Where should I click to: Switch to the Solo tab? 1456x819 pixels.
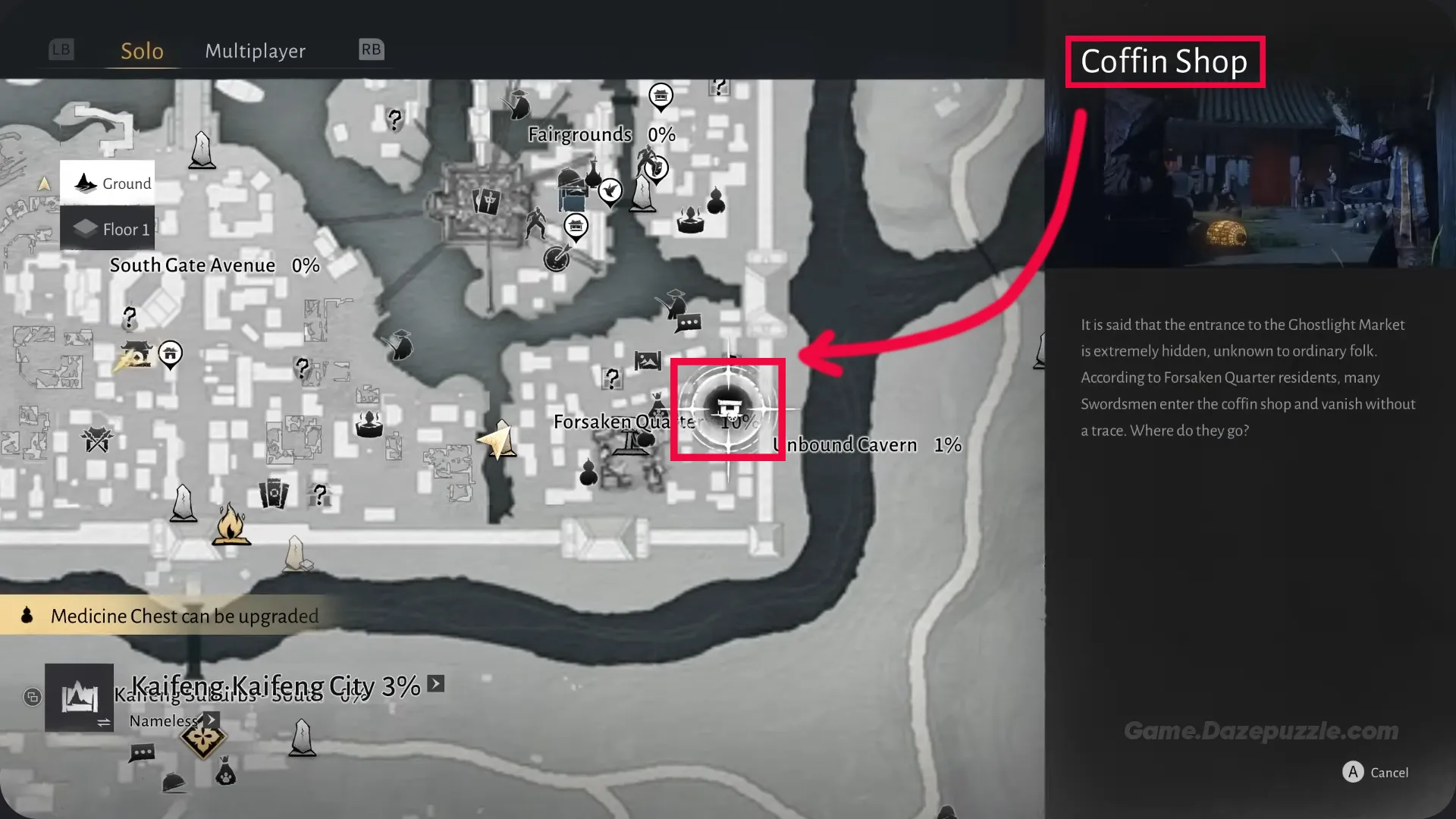142,51
